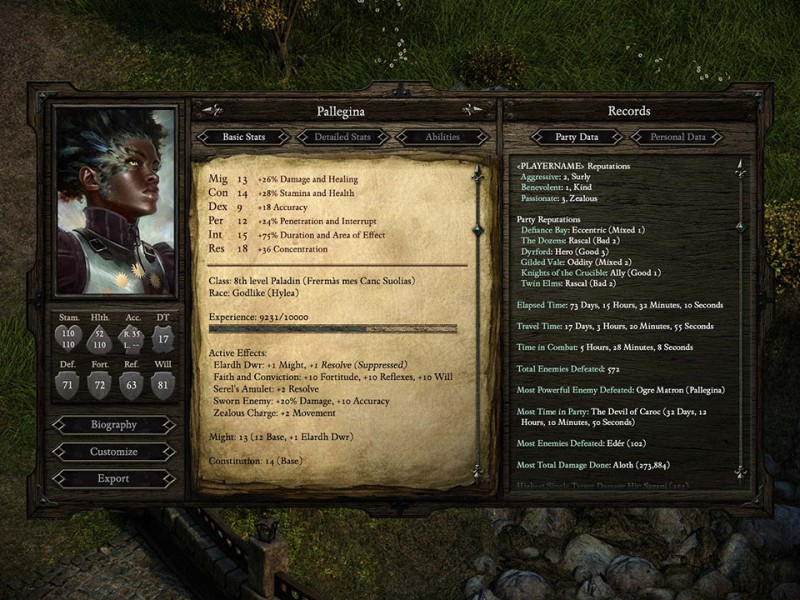Export the character

[113, 479]
